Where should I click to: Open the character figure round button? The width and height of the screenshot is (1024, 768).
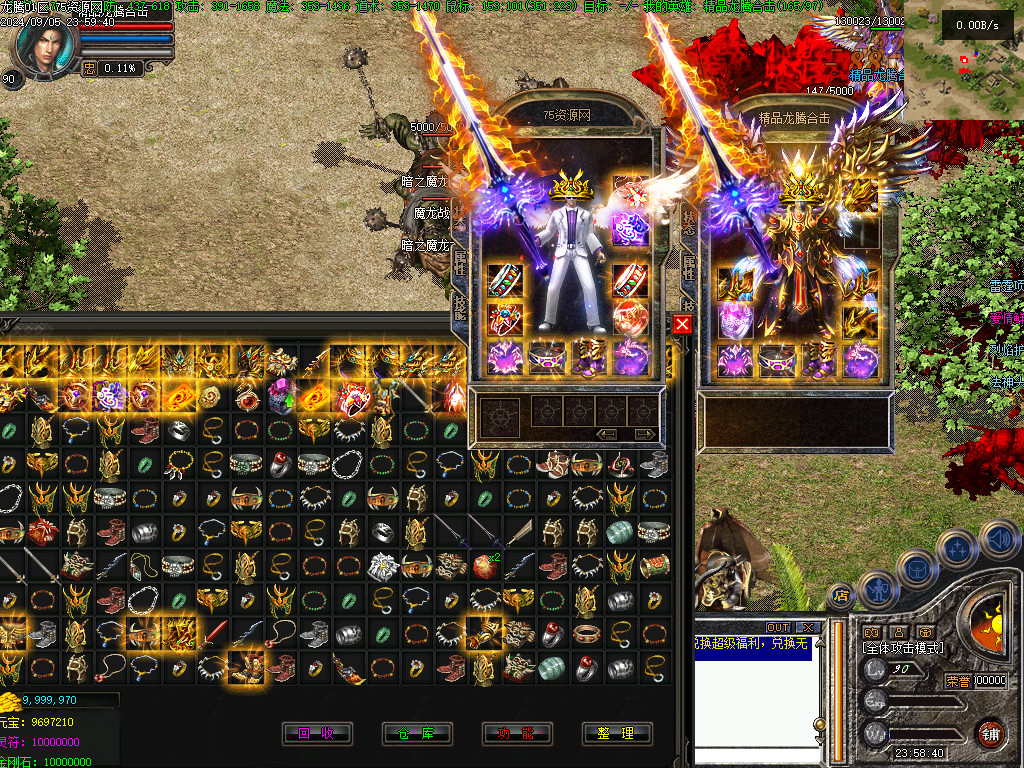tap(877, 589)
